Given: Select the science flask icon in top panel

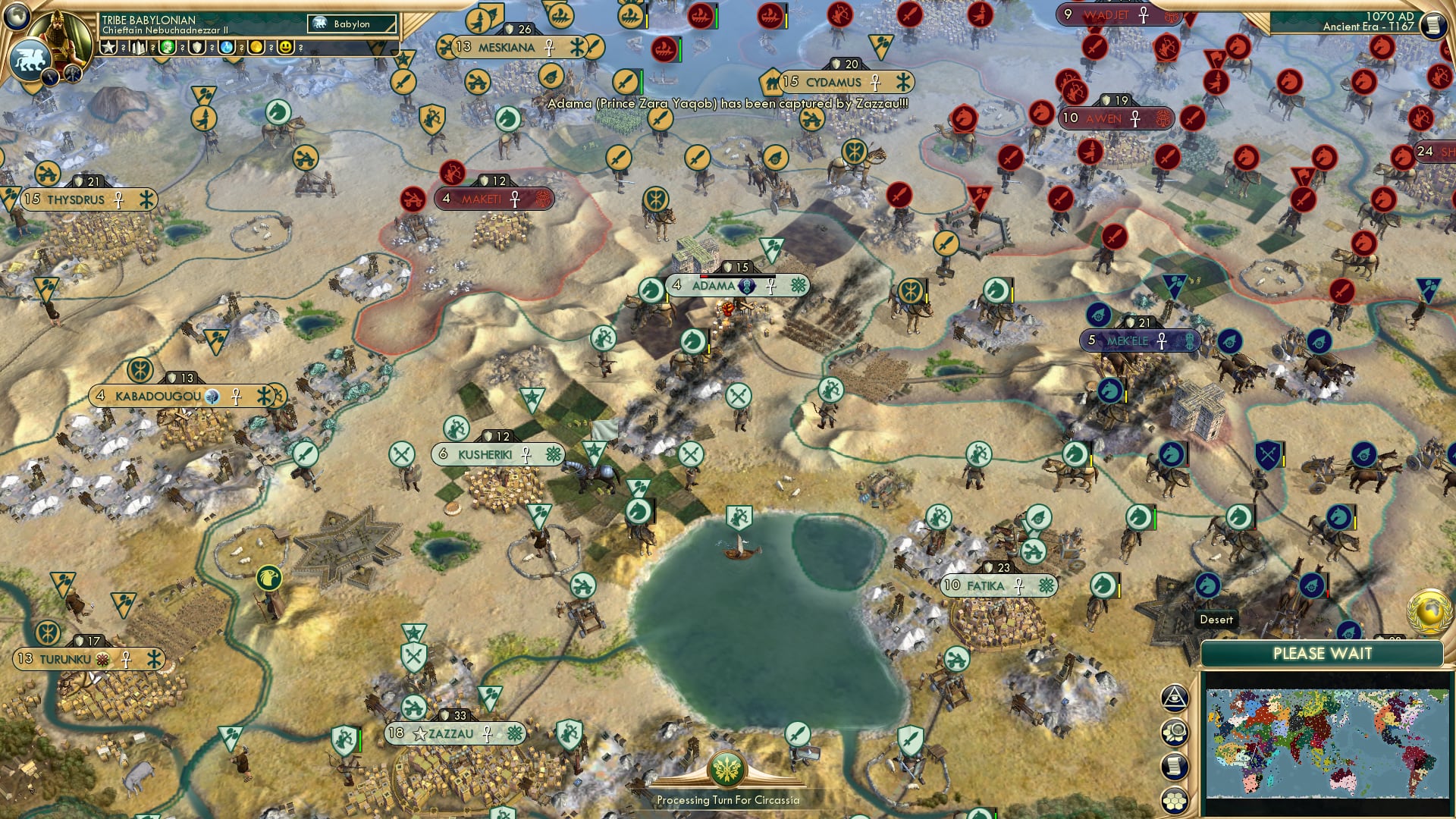Looking at the screenshot, I should 226,49.
